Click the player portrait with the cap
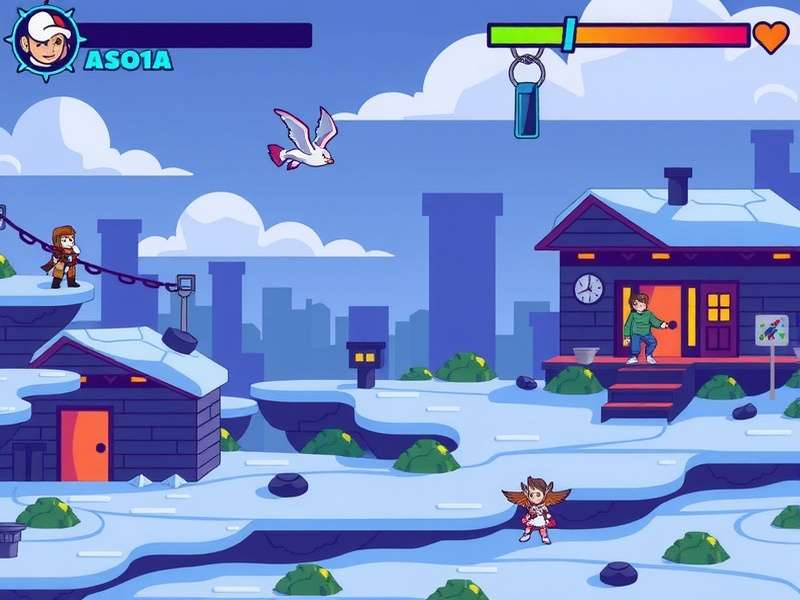Viewport: 800px width, 600px height. click(x=43, y=38)
